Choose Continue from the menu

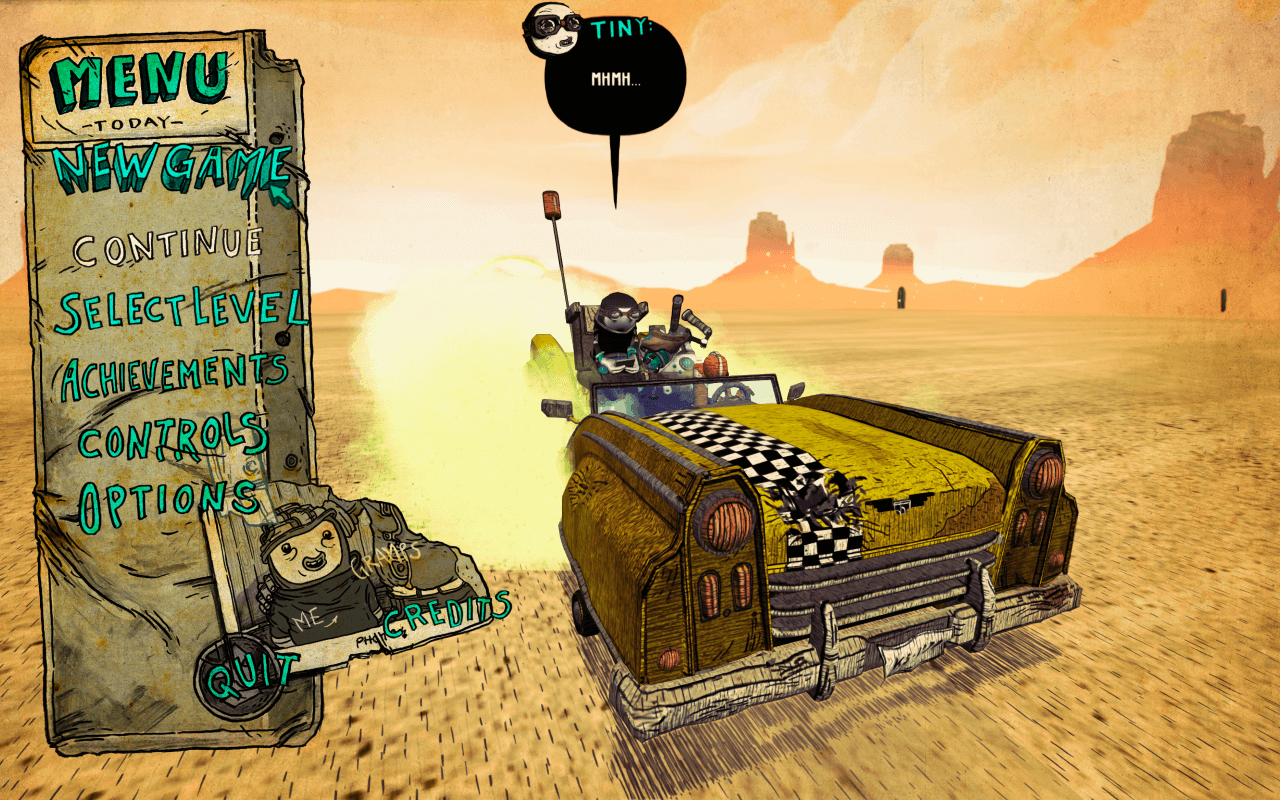168,246
